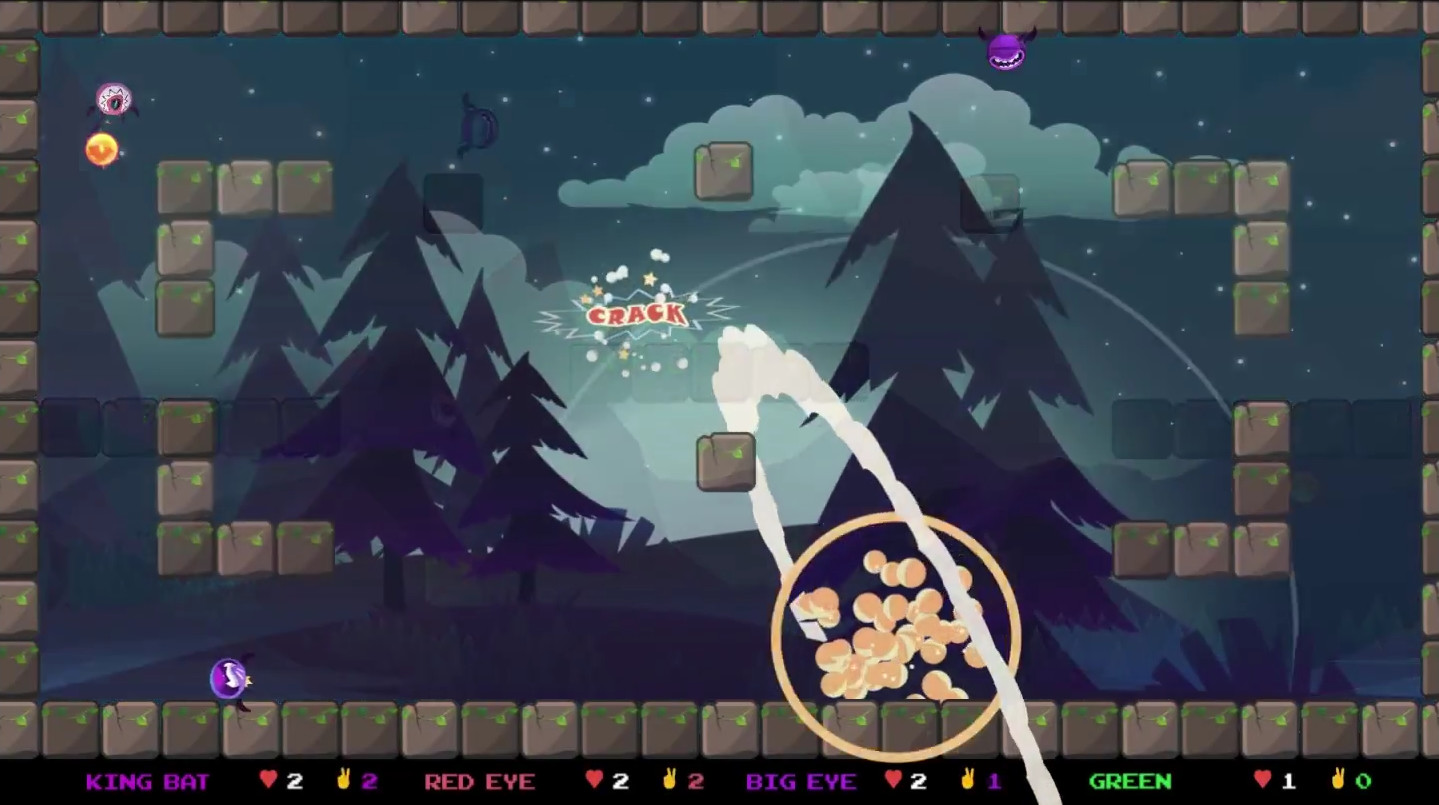The height and width of the screenshot is (805, 1439).
Task: Select the BIG EYE player name label
Action: pos(802,782)
